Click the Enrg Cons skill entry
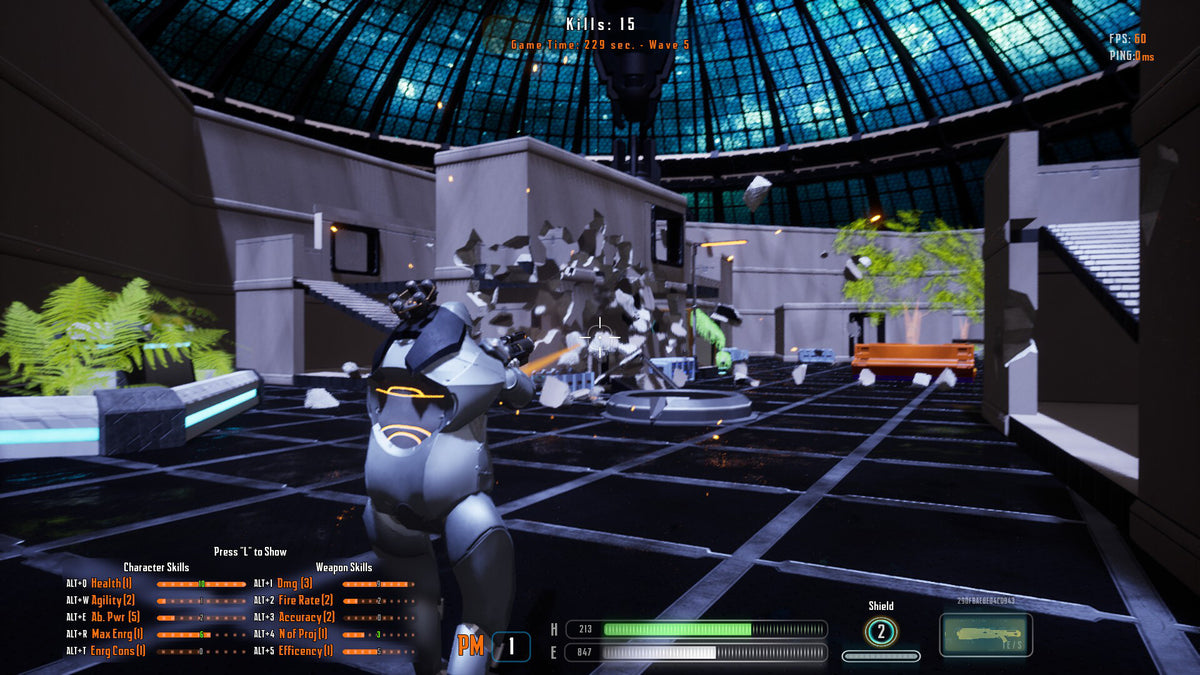1200x675 pixels. pyautogui.click(x=118, y=651)
